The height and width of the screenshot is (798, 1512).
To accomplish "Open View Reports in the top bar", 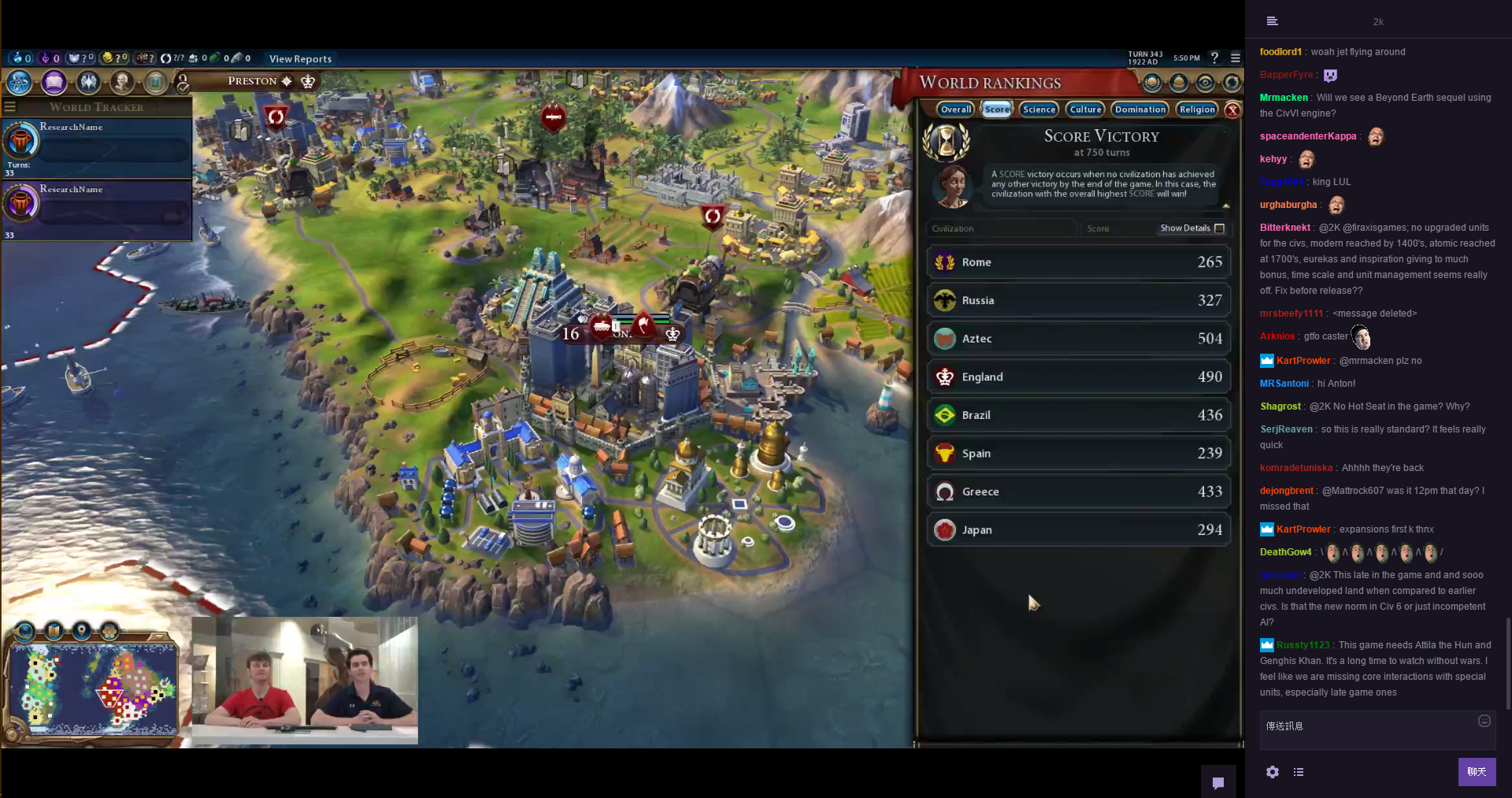I will (300, 59).
